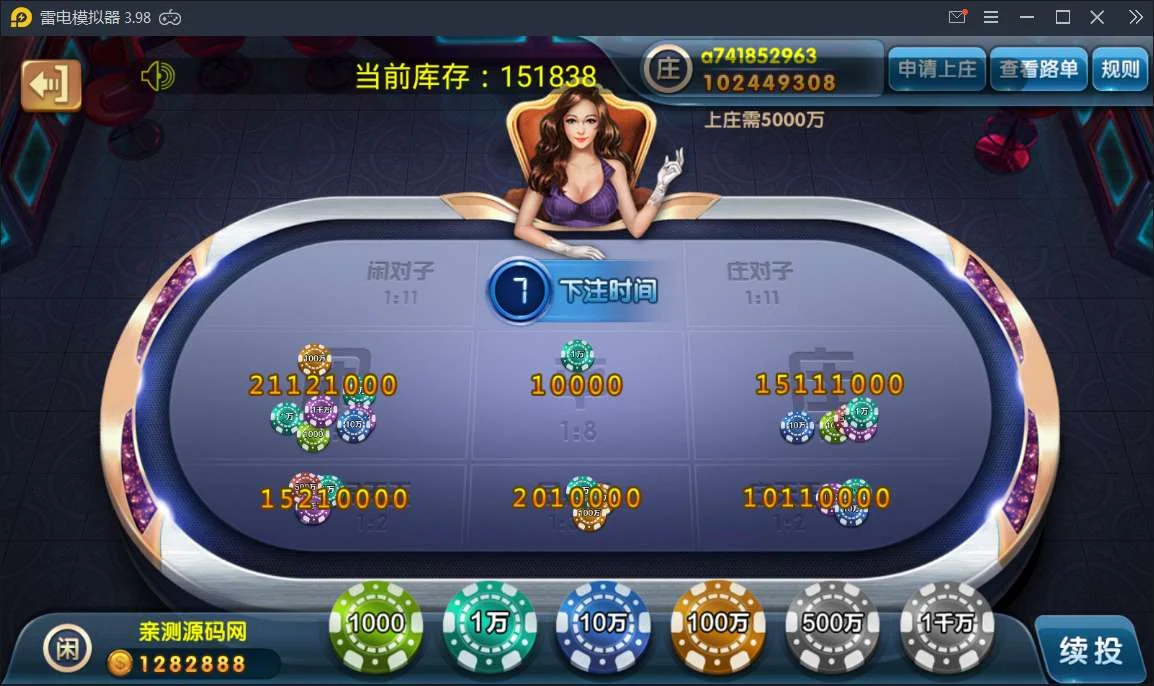Toggle the sound speaker icon

pyautogui.click(x=158, y=76)
